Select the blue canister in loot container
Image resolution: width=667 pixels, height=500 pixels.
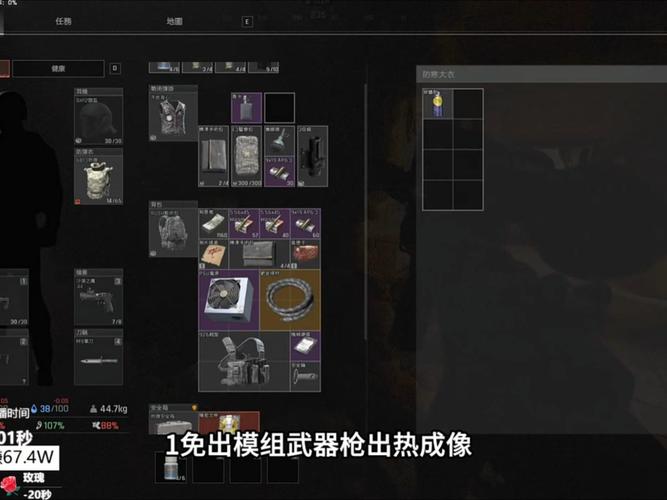[436, 105]
